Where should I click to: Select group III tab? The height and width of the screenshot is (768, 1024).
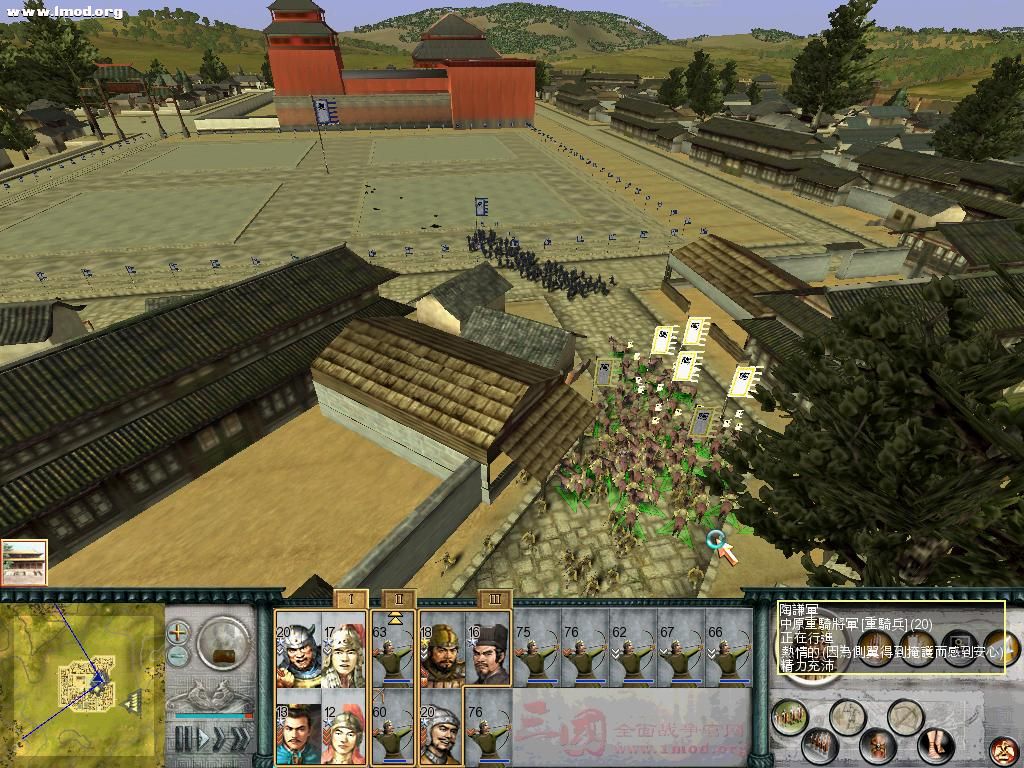(494, 599)
